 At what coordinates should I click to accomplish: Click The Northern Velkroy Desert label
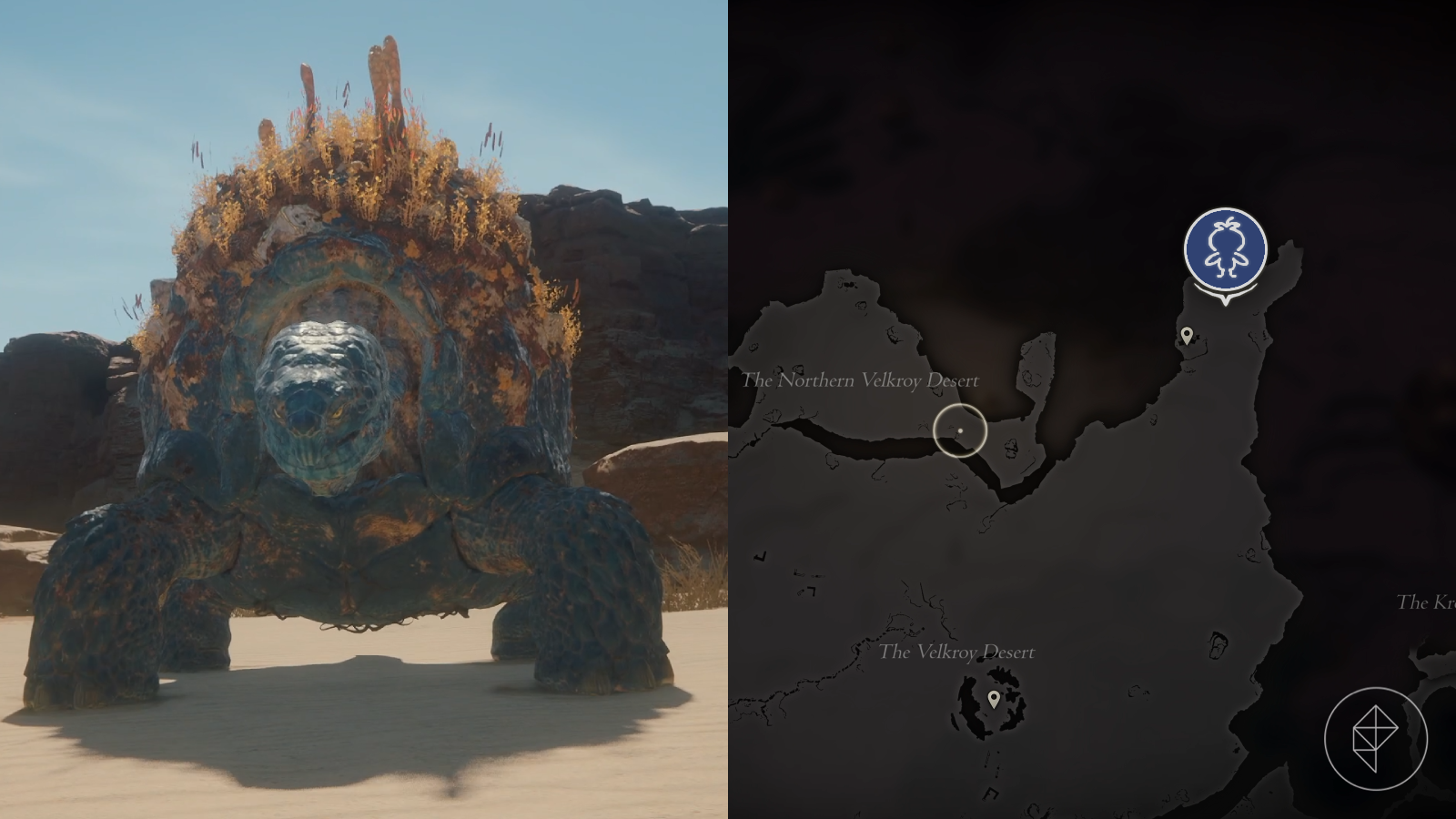[x=862, y=381]
